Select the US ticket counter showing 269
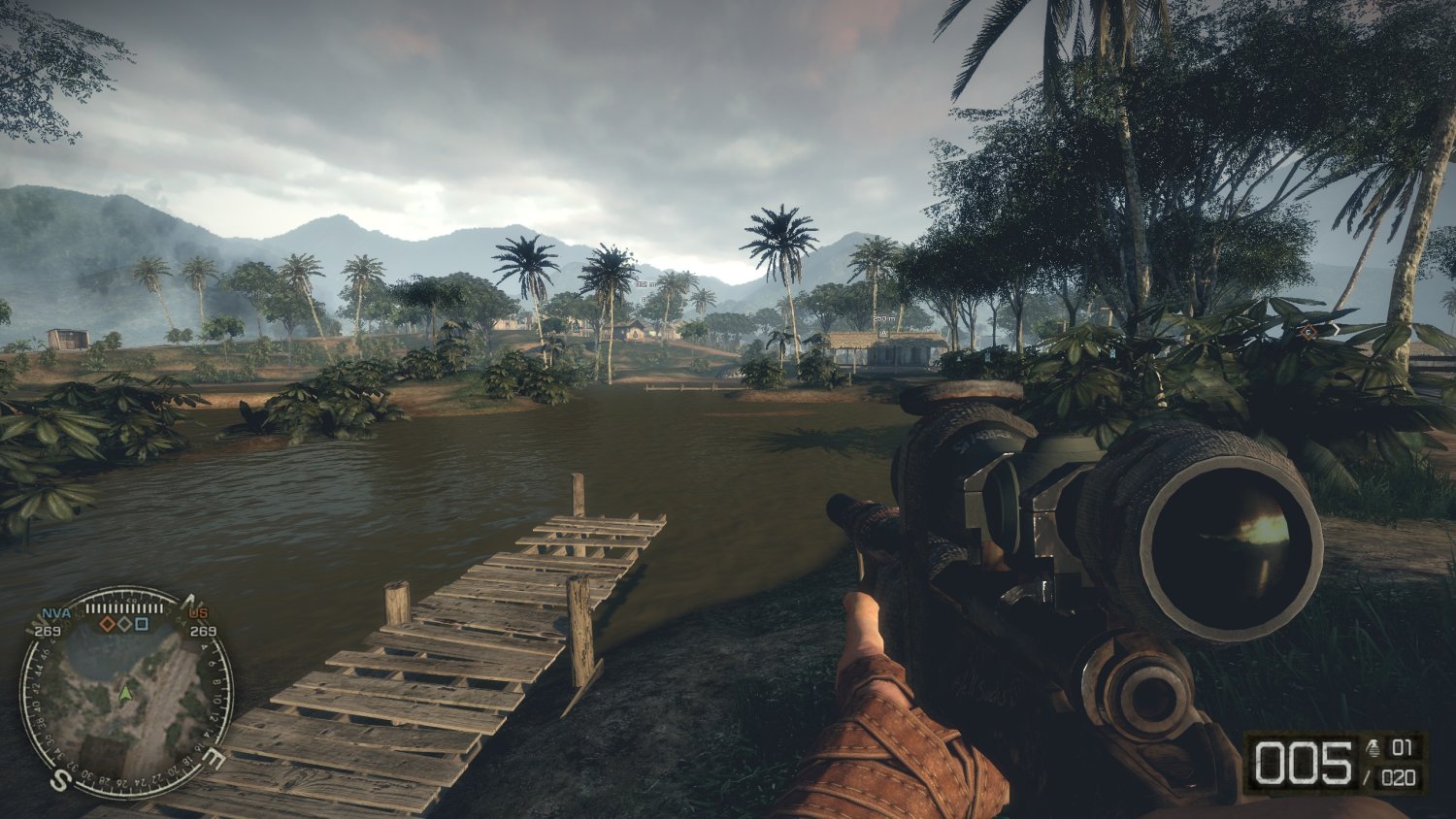This screenshot has width=1456, height=819. coord(203,633)
